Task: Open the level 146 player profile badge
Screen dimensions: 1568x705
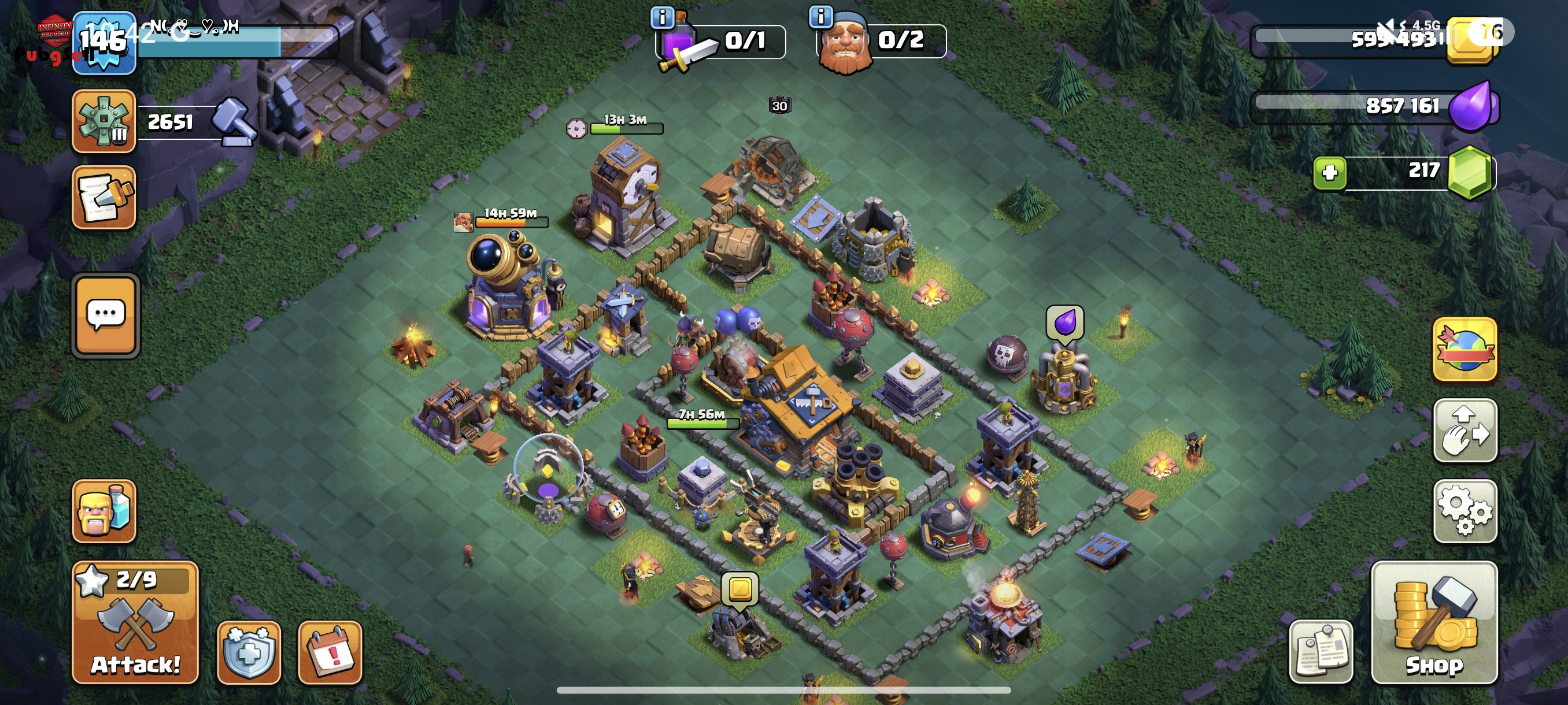Action: pos(104,43)
